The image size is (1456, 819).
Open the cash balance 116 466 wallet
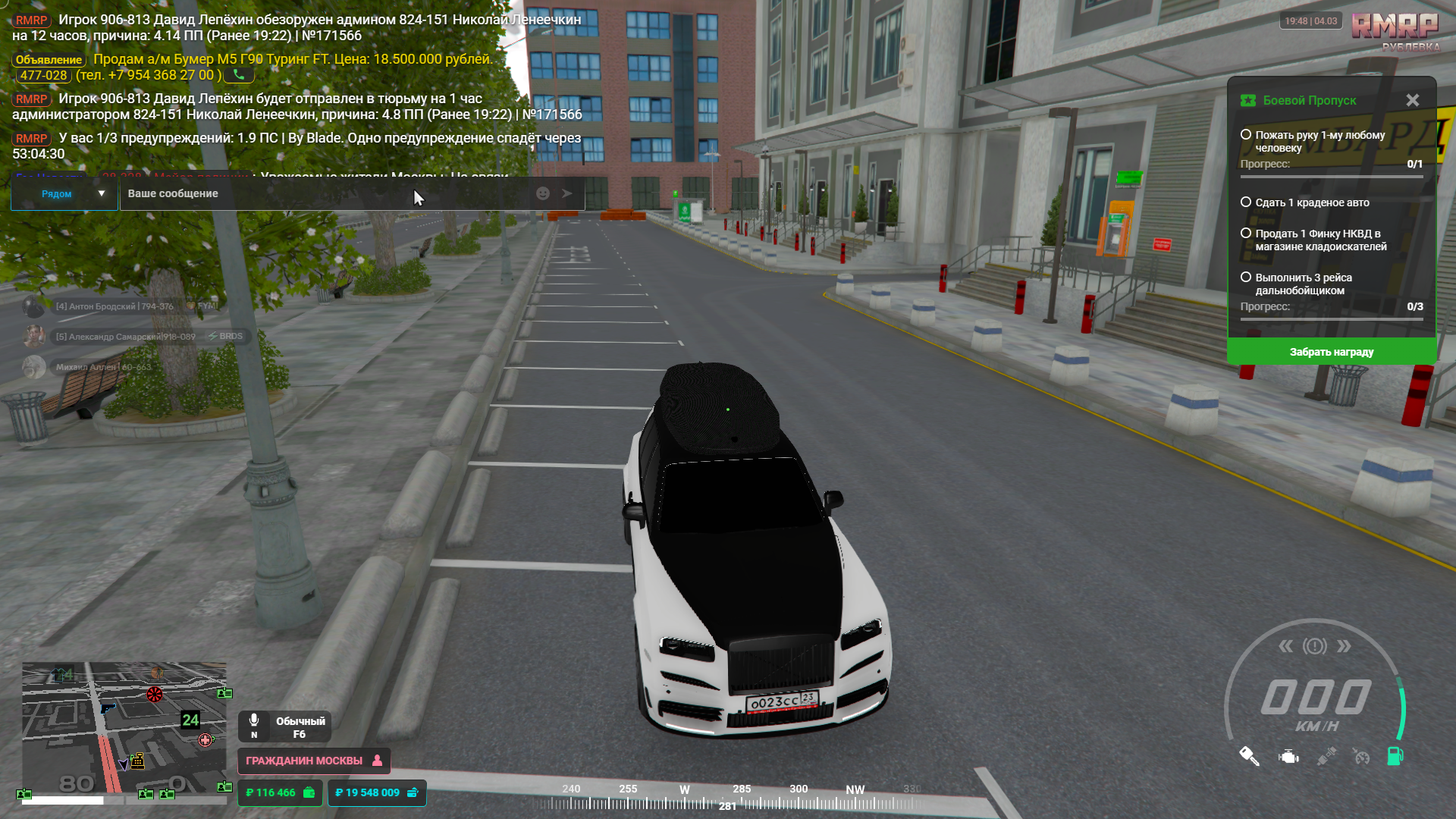(280, 792)
